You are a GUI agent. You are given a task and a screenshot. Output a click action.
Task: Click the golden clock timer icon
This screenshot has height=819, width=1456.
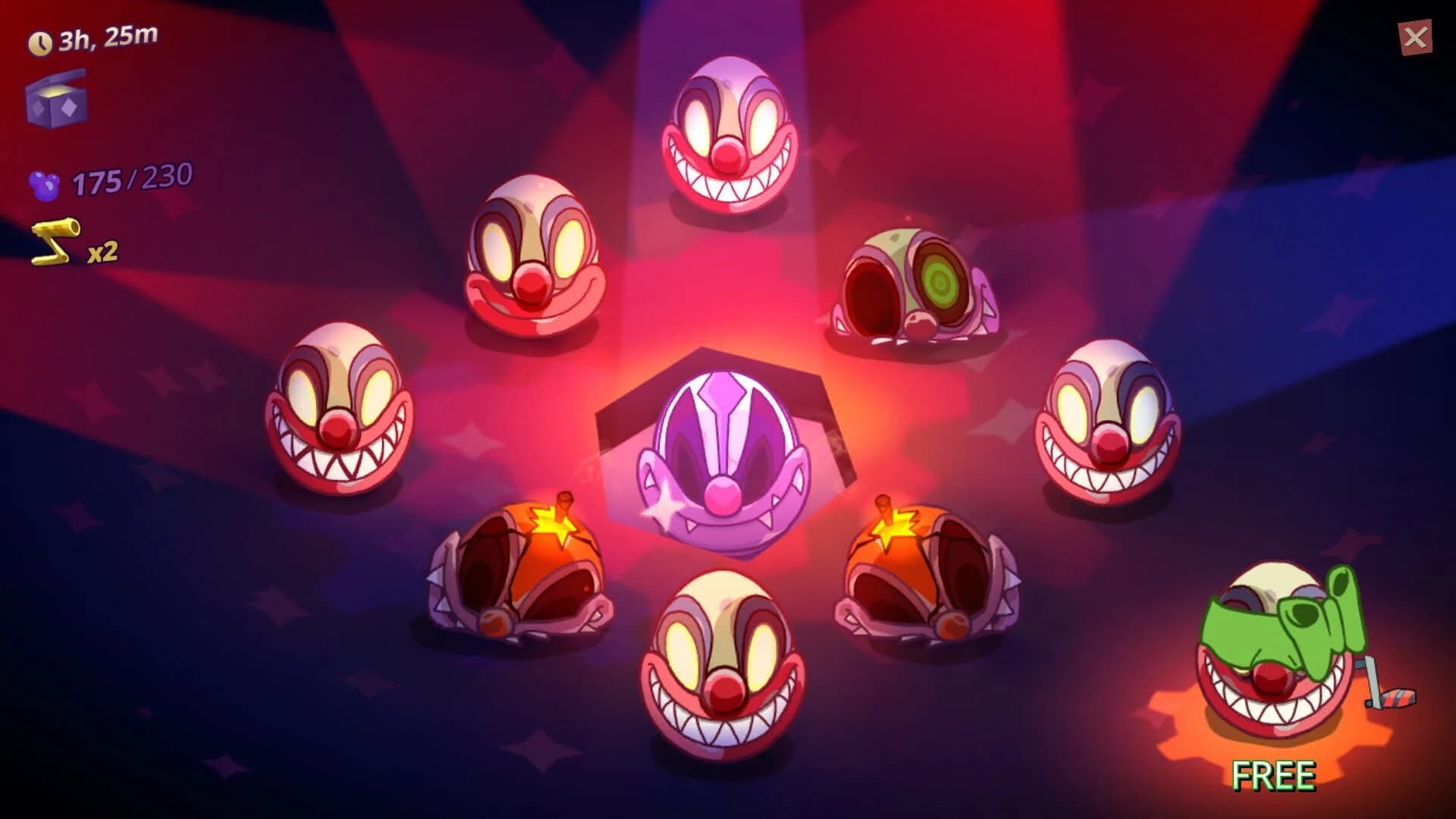coord(42,42)
